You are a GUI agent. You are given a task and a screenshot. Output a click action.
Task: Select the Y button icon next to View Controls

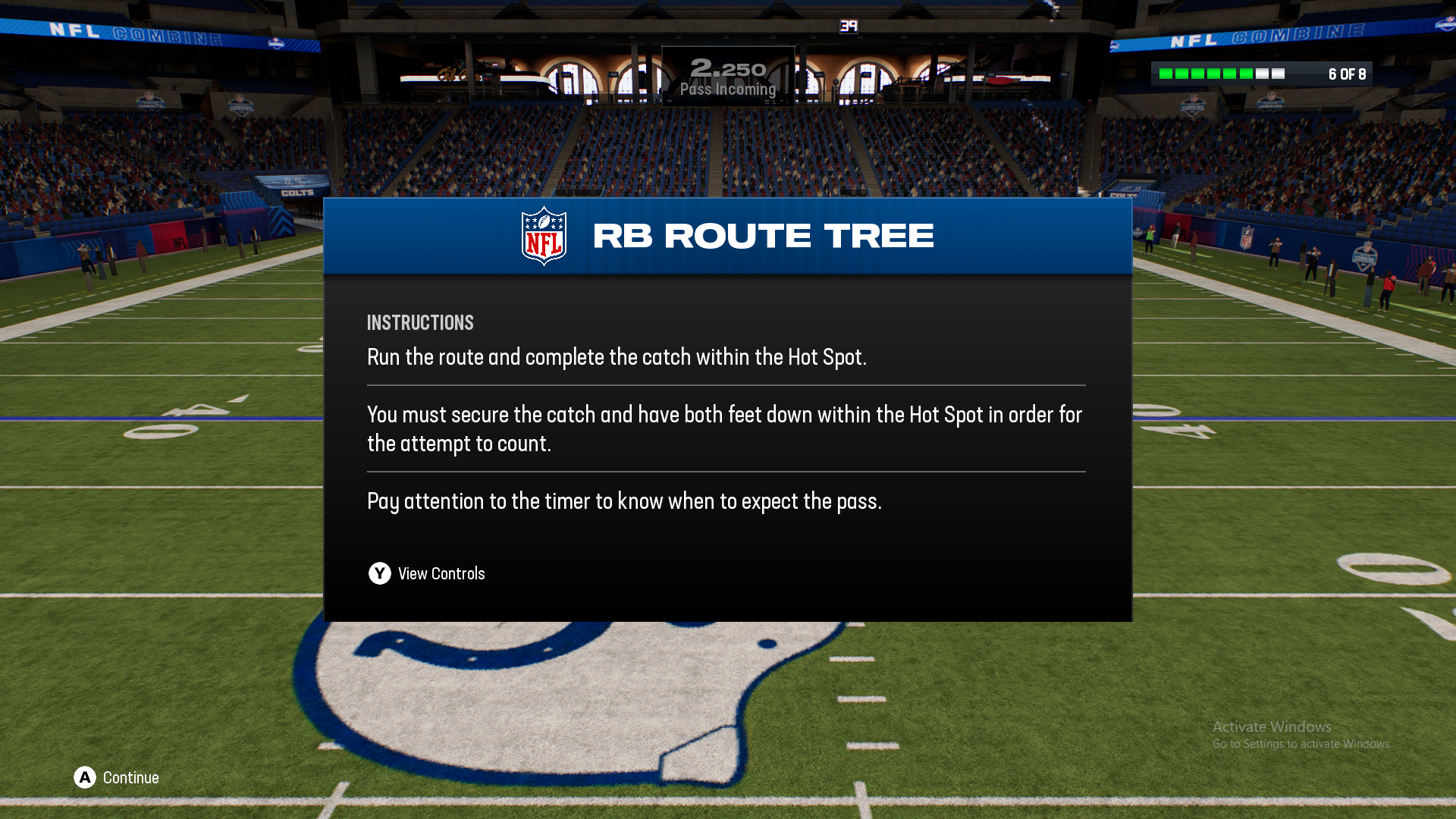click(379, 574)
